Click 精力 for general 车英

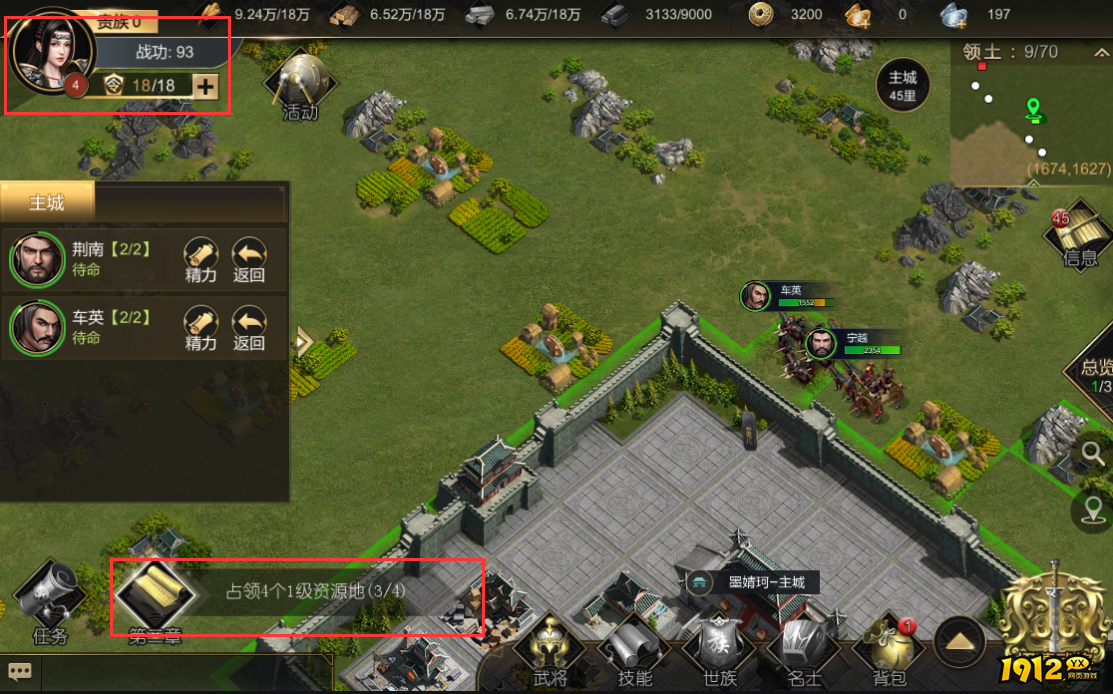201,327
